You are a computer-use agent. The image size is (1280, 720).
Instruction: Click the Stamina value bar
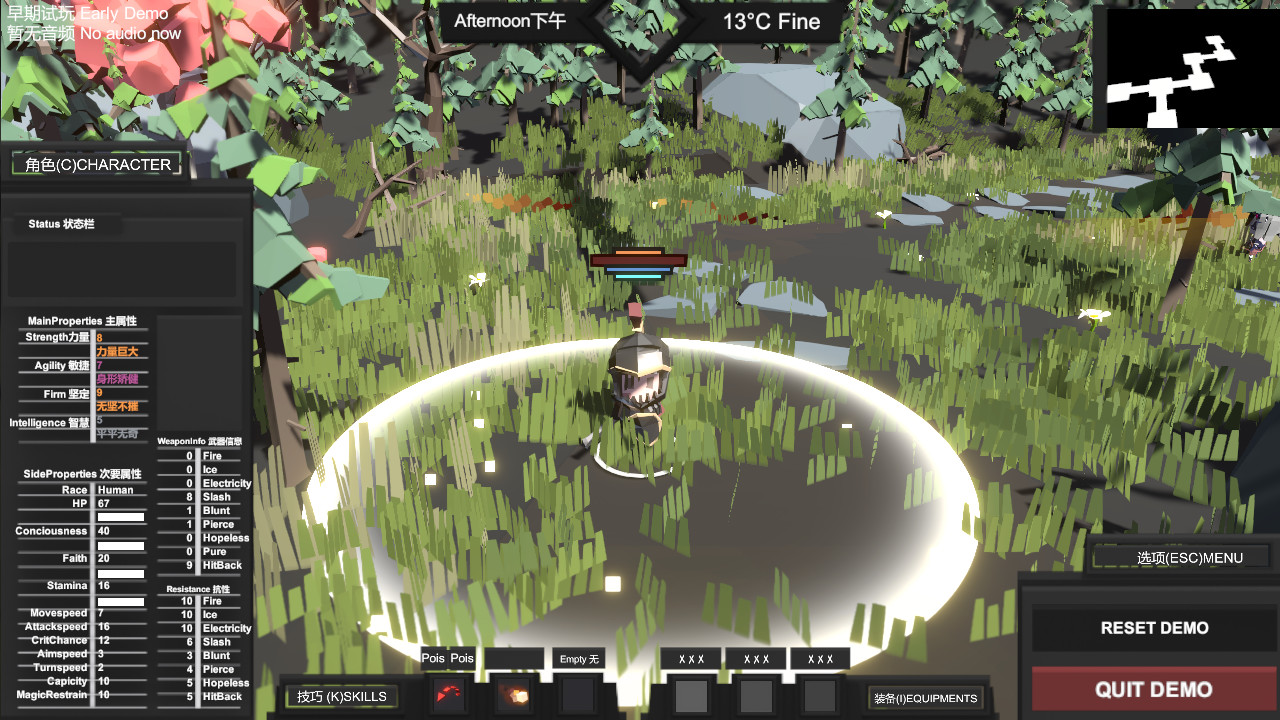click(120, 602)
